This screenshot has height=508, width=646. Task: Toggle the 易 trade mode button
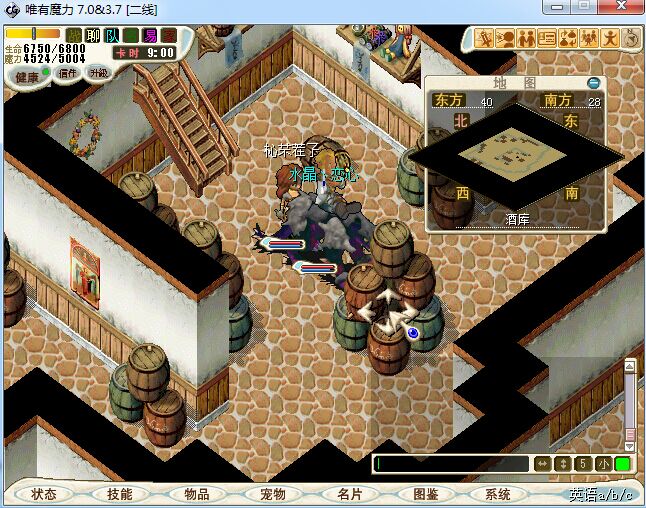[150, 36]
